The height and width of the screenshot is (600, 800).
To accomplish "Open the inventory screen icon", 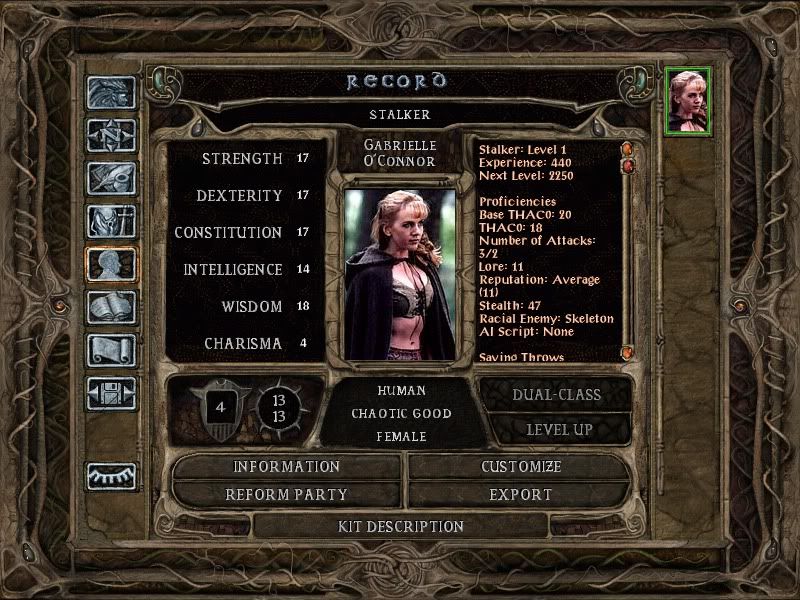I will tap(111, 221).
